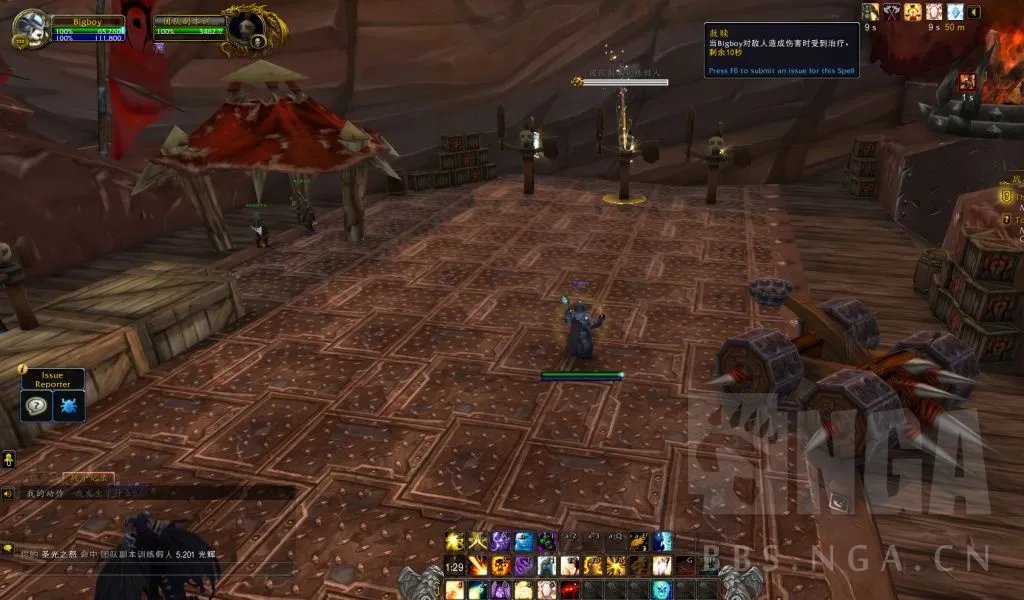Viewport: 1024px width, 600px height.
Task: Click the blue bug report button
Action: (69, 406)
